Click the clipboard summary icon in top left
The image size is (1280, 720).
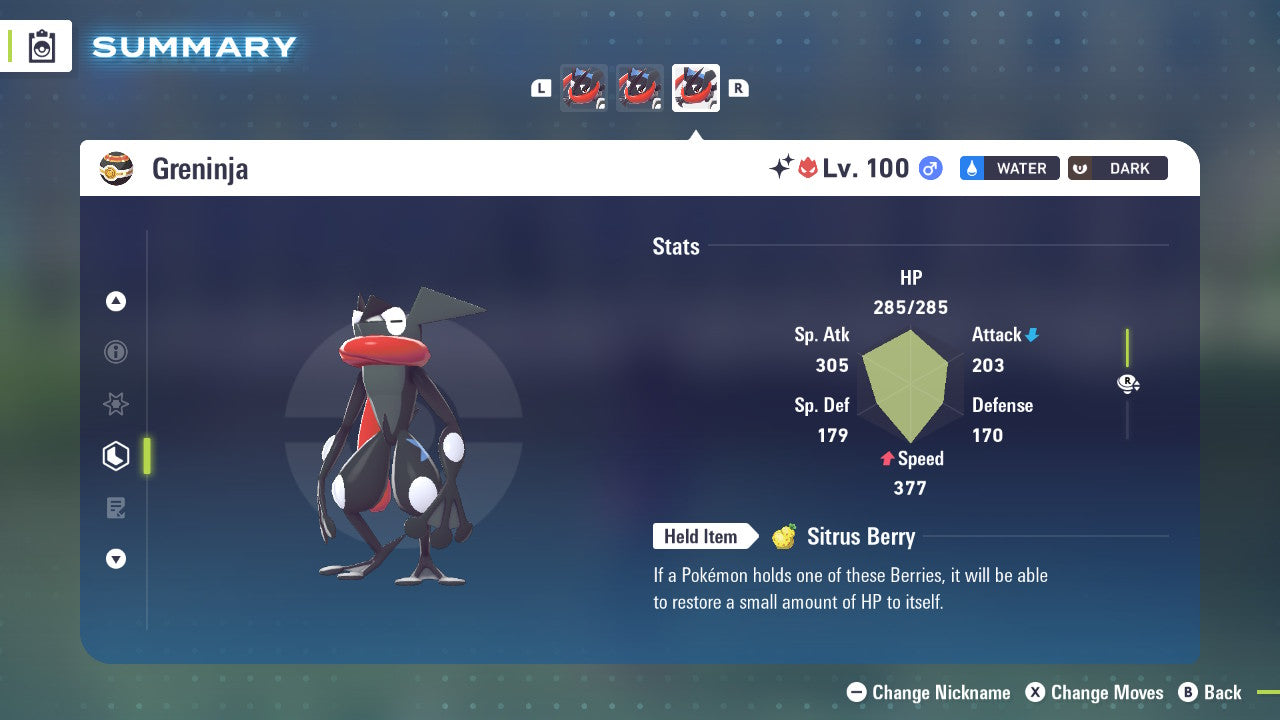41,45
